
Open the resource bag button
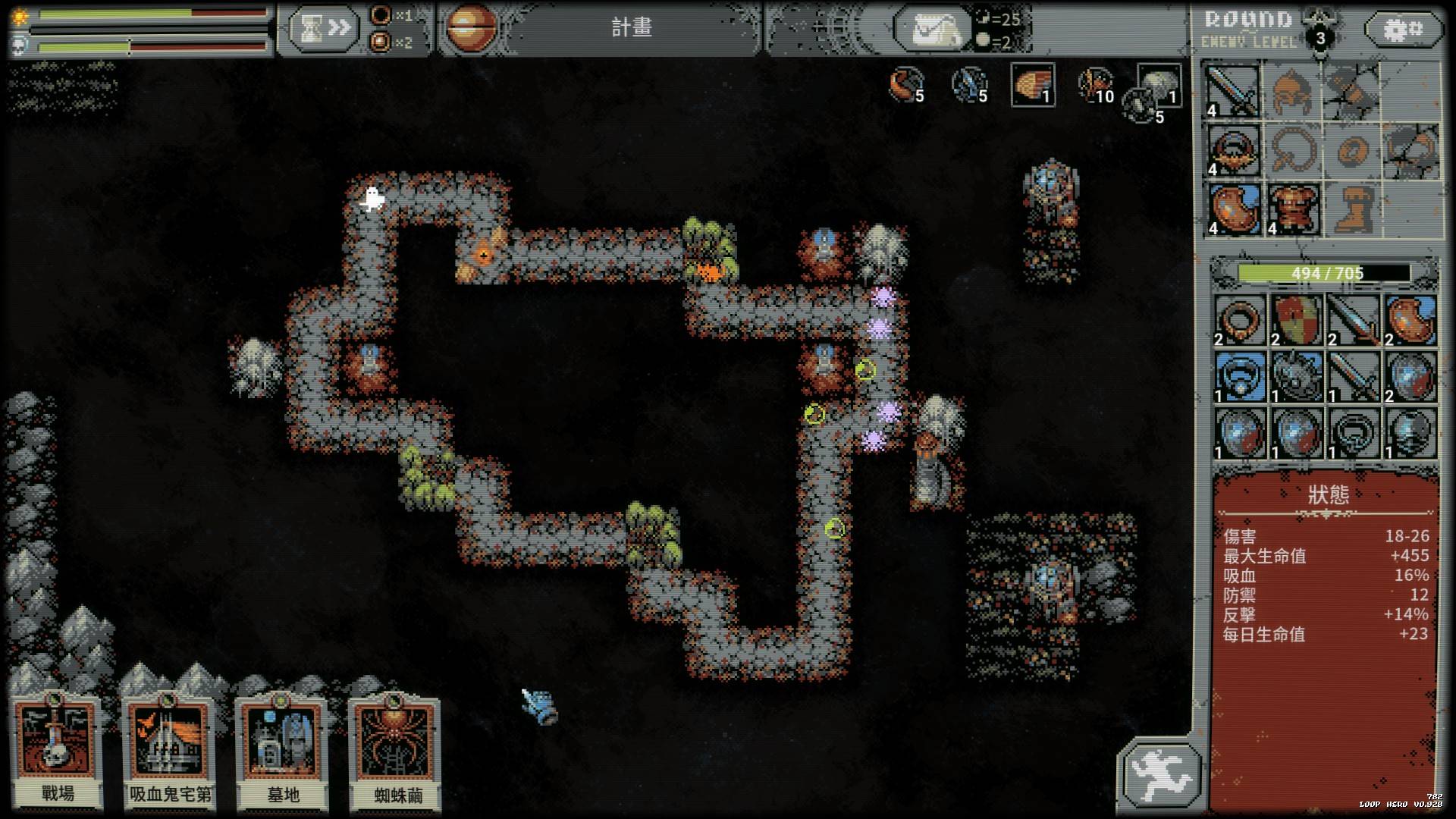tap(931, 30)
